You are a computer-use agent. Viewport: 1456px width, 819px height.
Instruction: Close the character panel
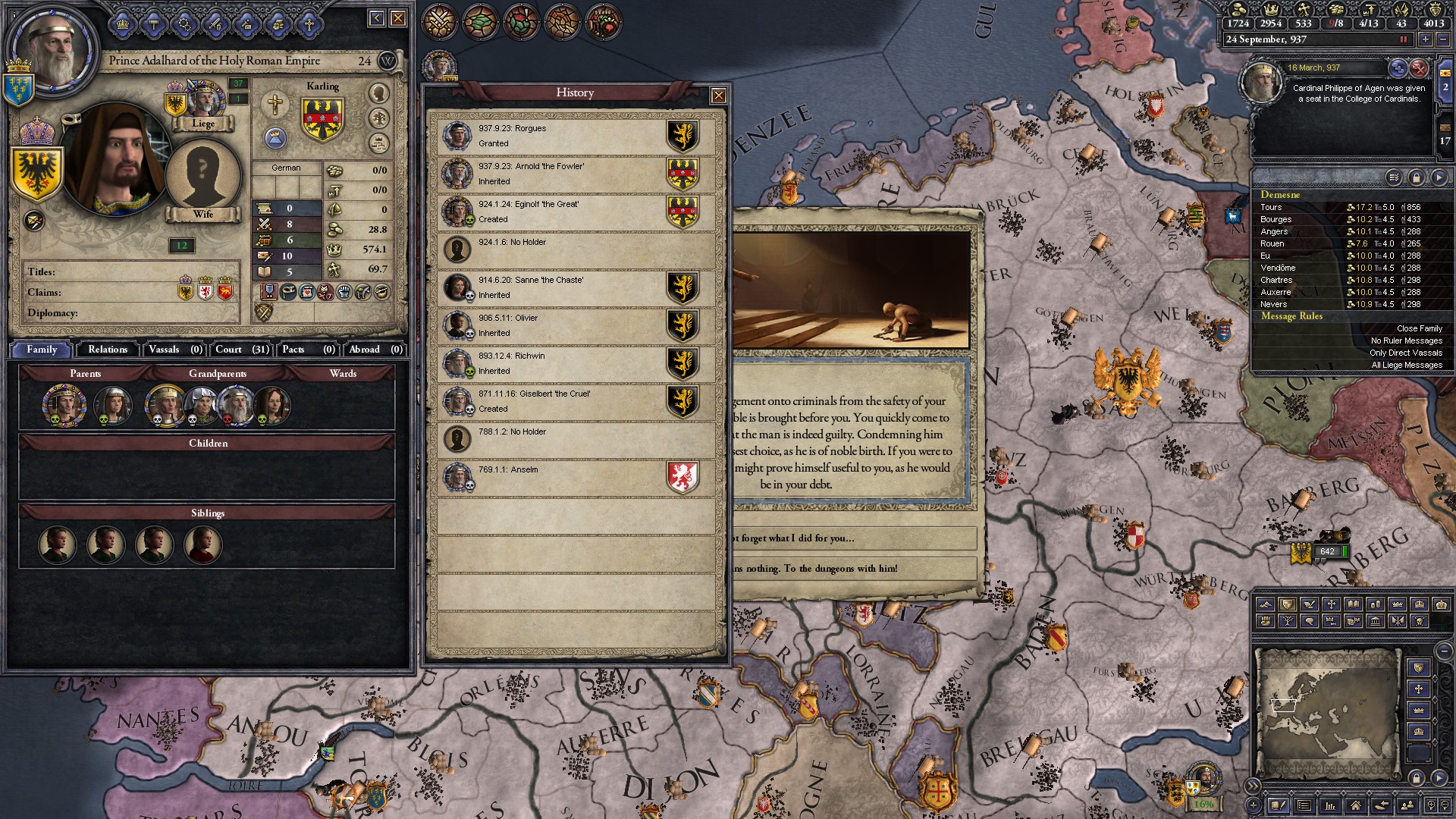click(397, 18)
